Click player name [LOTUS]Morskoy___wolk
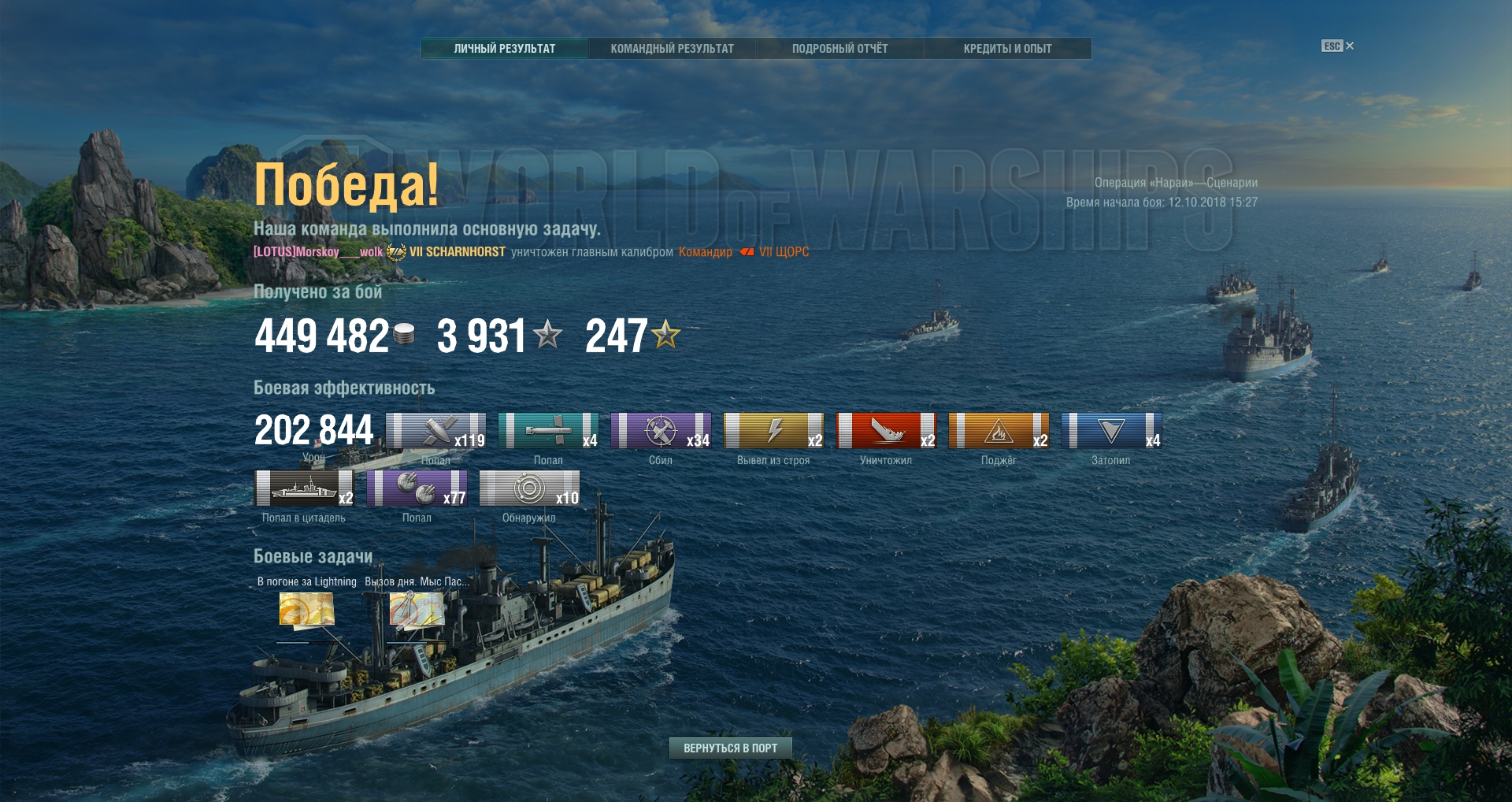This screenshot has height=802, width=1512. (x=317, y=252)
